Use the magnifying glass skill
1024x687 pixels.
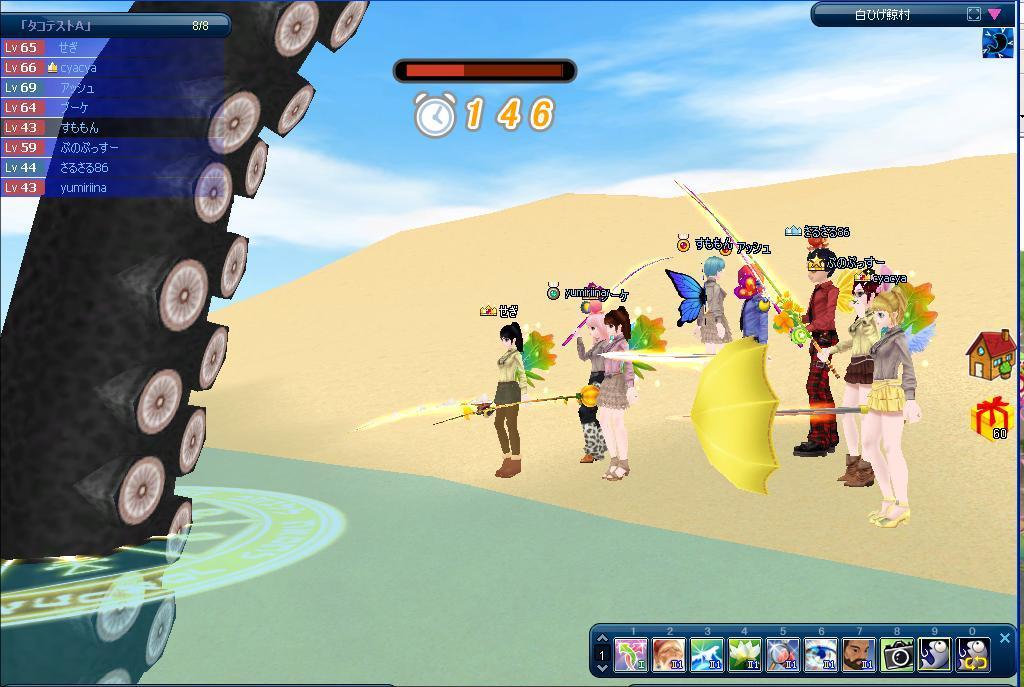783,656
